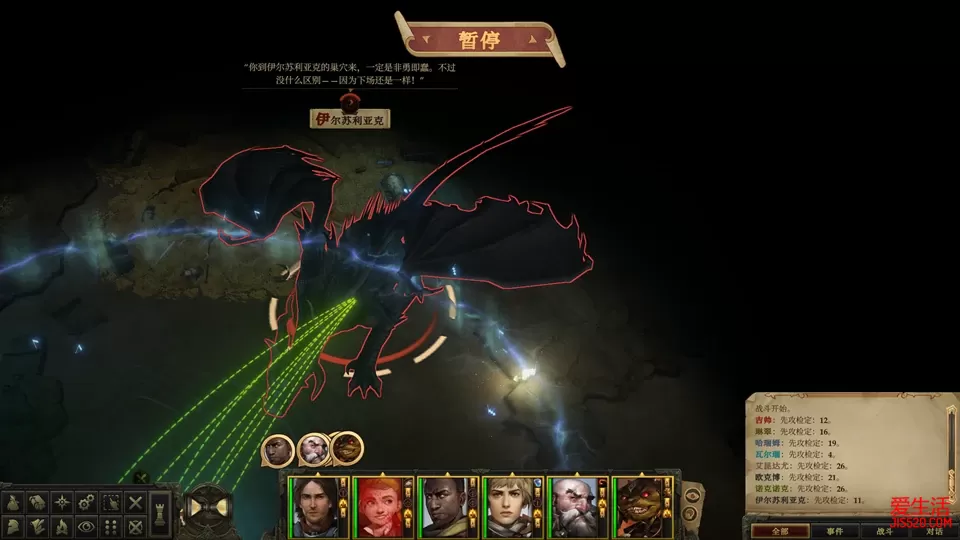This screenshot has height=540, width=960.
Task: Switch combat log to 全部 tab
Action: [x=779, y=531]
